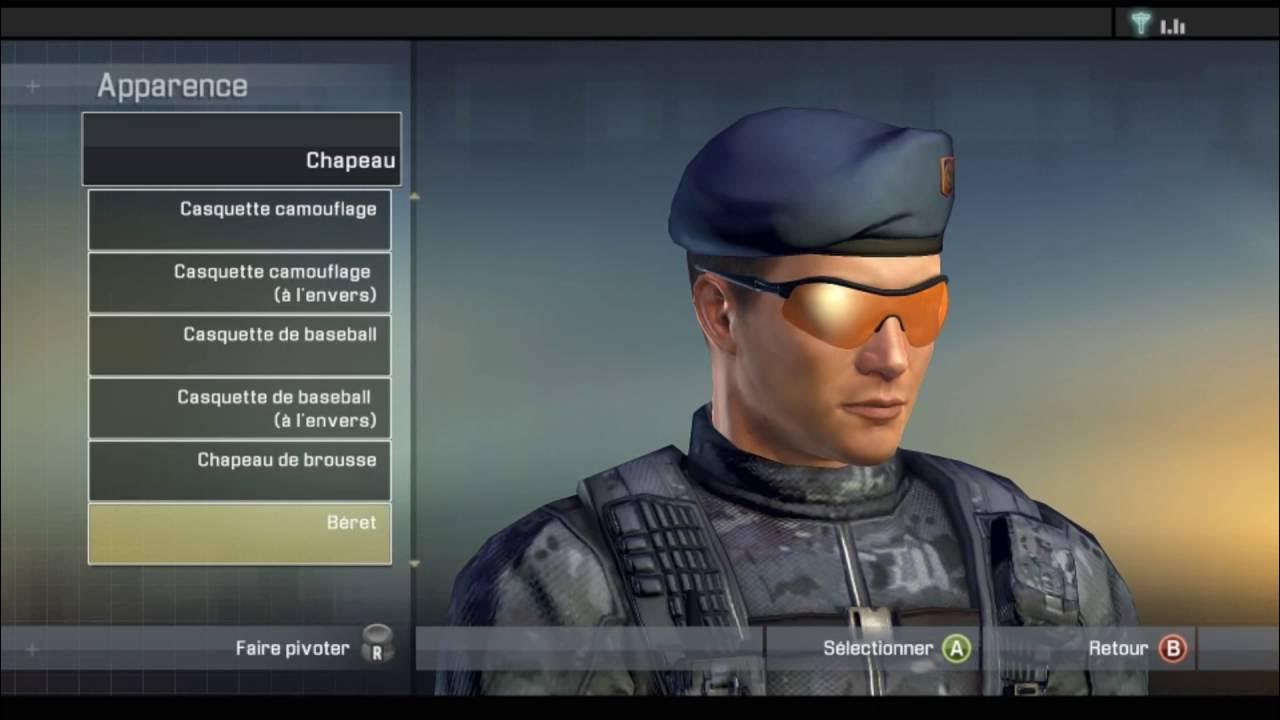Click the R stick Faire pivoter icon
The height and width of the screenshot is (720, 1280).
[x=375, y=647]
